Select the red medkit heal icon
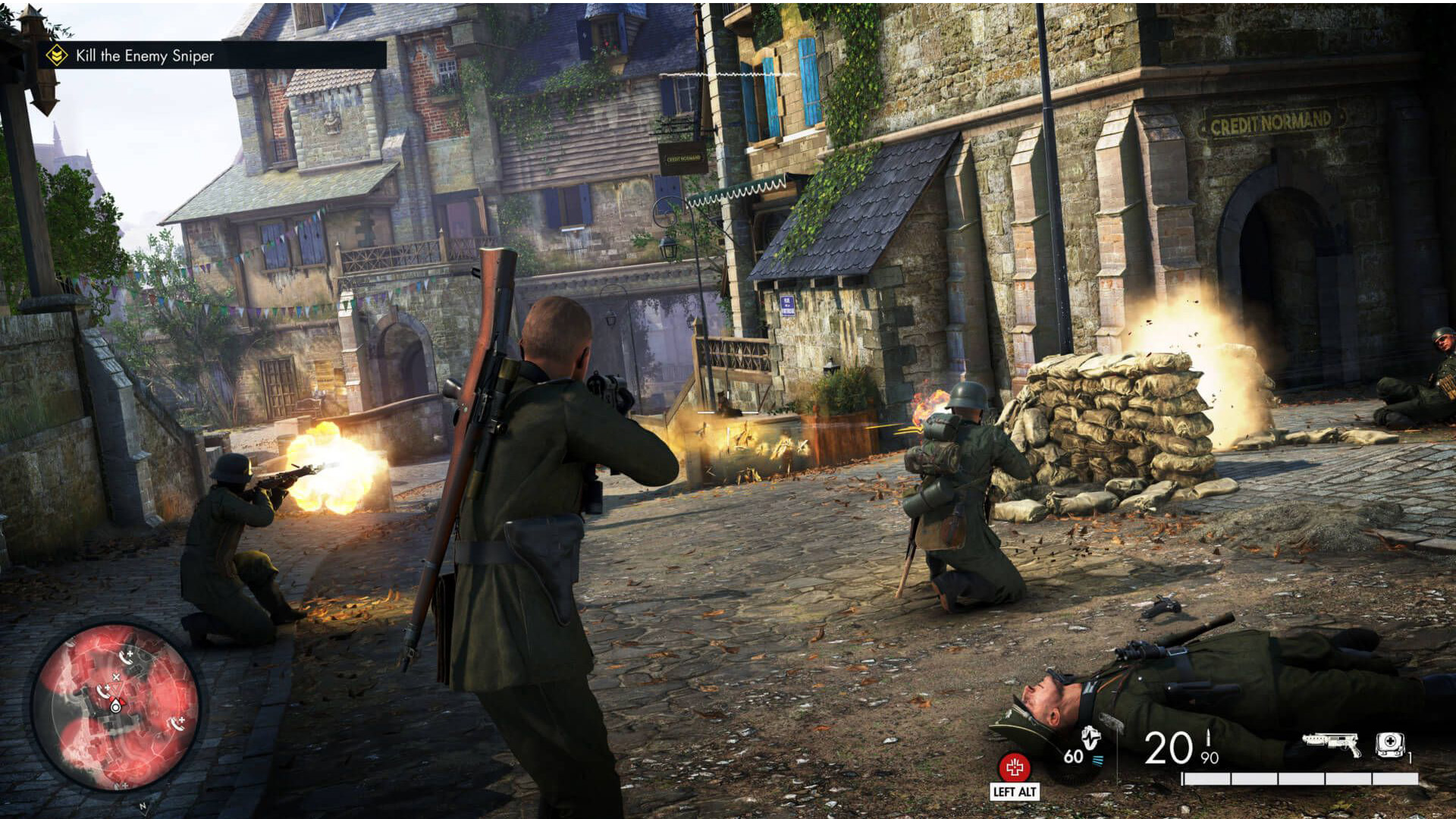 [1015, 766]
